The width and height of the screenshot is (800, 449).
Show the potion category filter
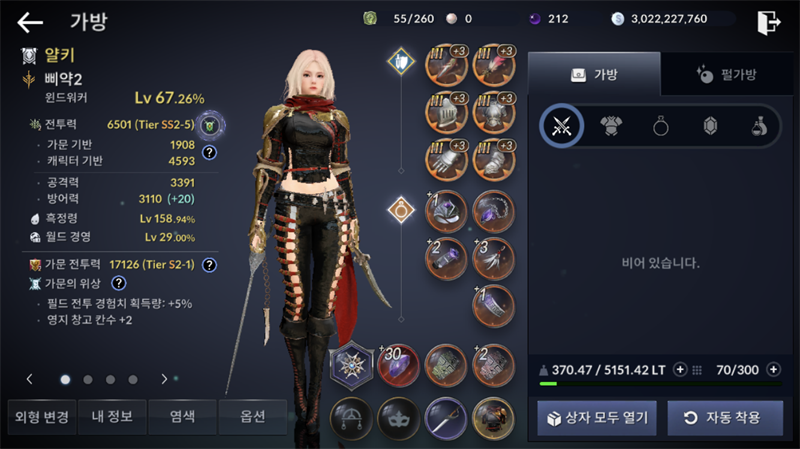(760, 126)
